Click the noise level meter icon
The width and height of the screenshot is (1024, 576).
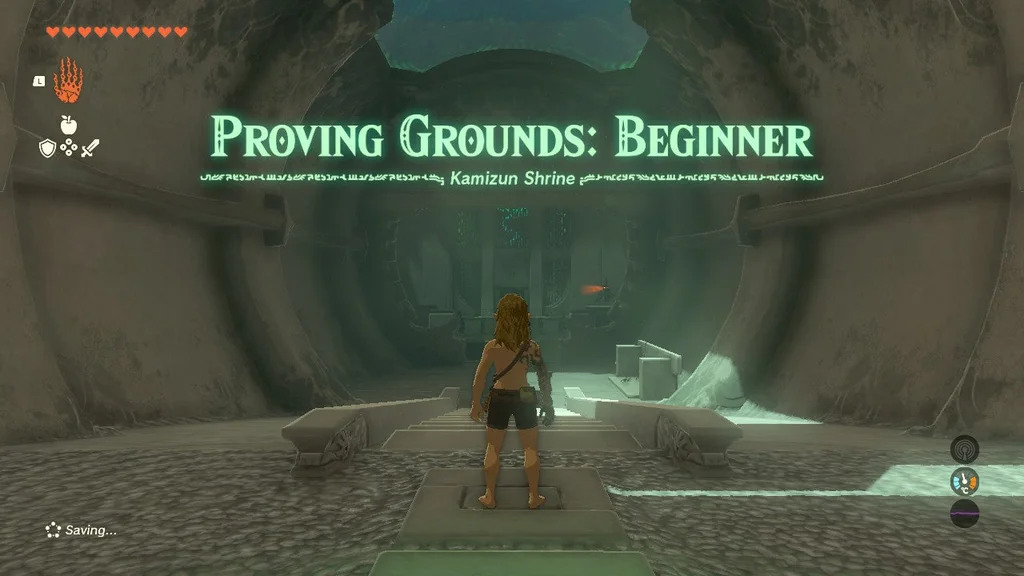pyautogui.click(x=964, y=514)
